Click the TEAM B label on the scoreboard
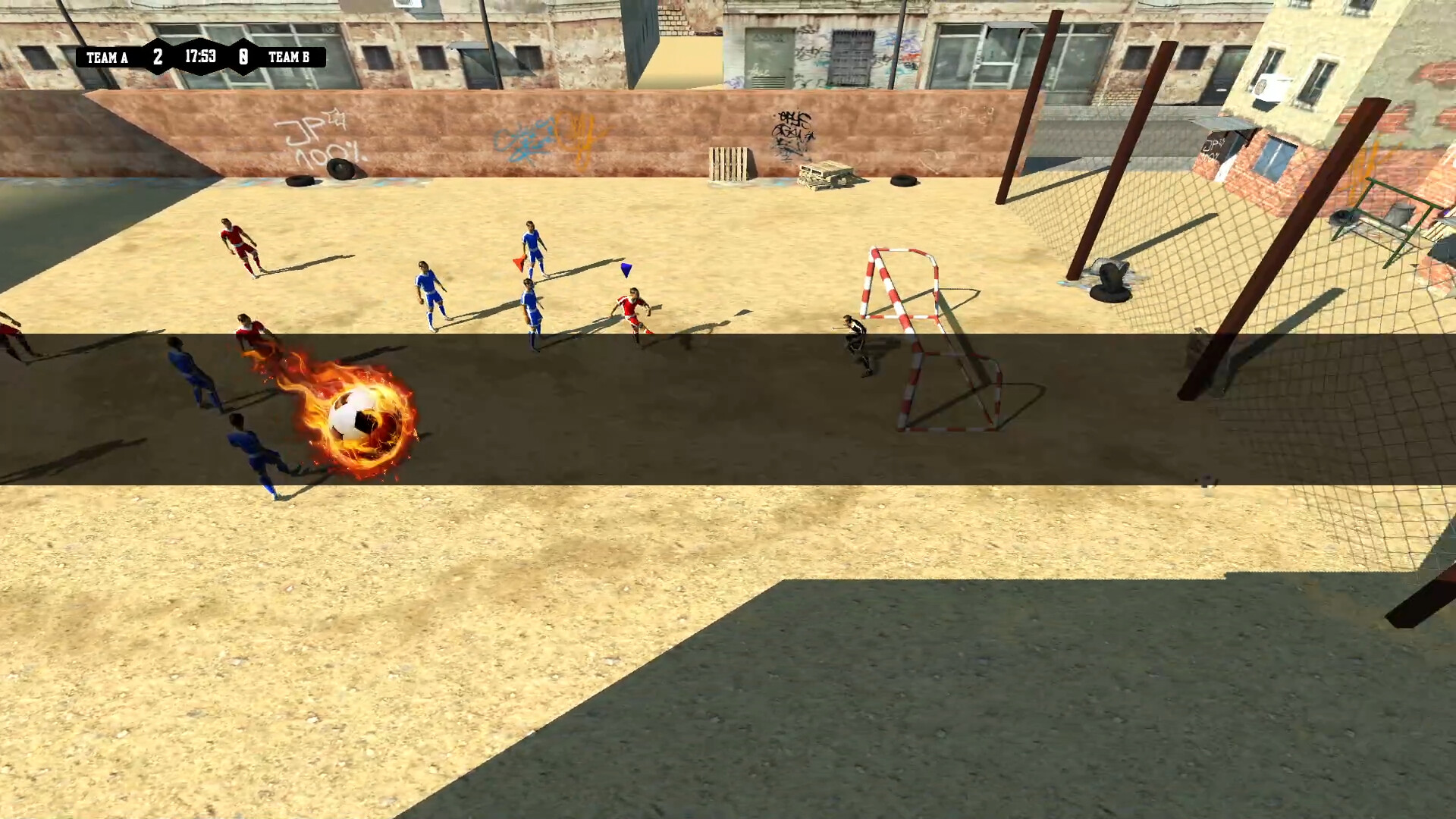Image resolution: width=1456 pixels, height=819 pixels. pos(290,58)
